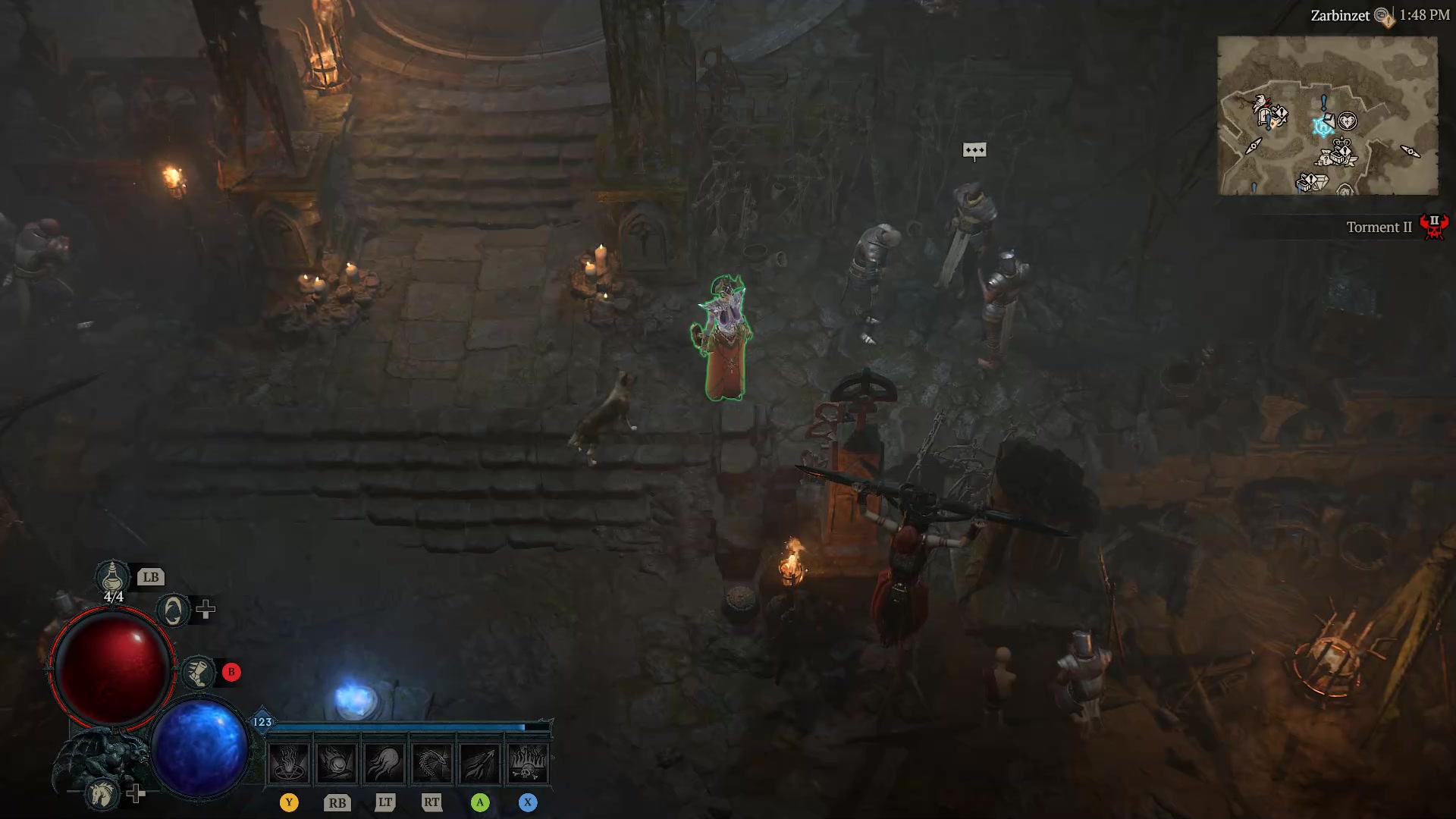Click the exclamation quest marker on the minimap

click(1323, 102)
